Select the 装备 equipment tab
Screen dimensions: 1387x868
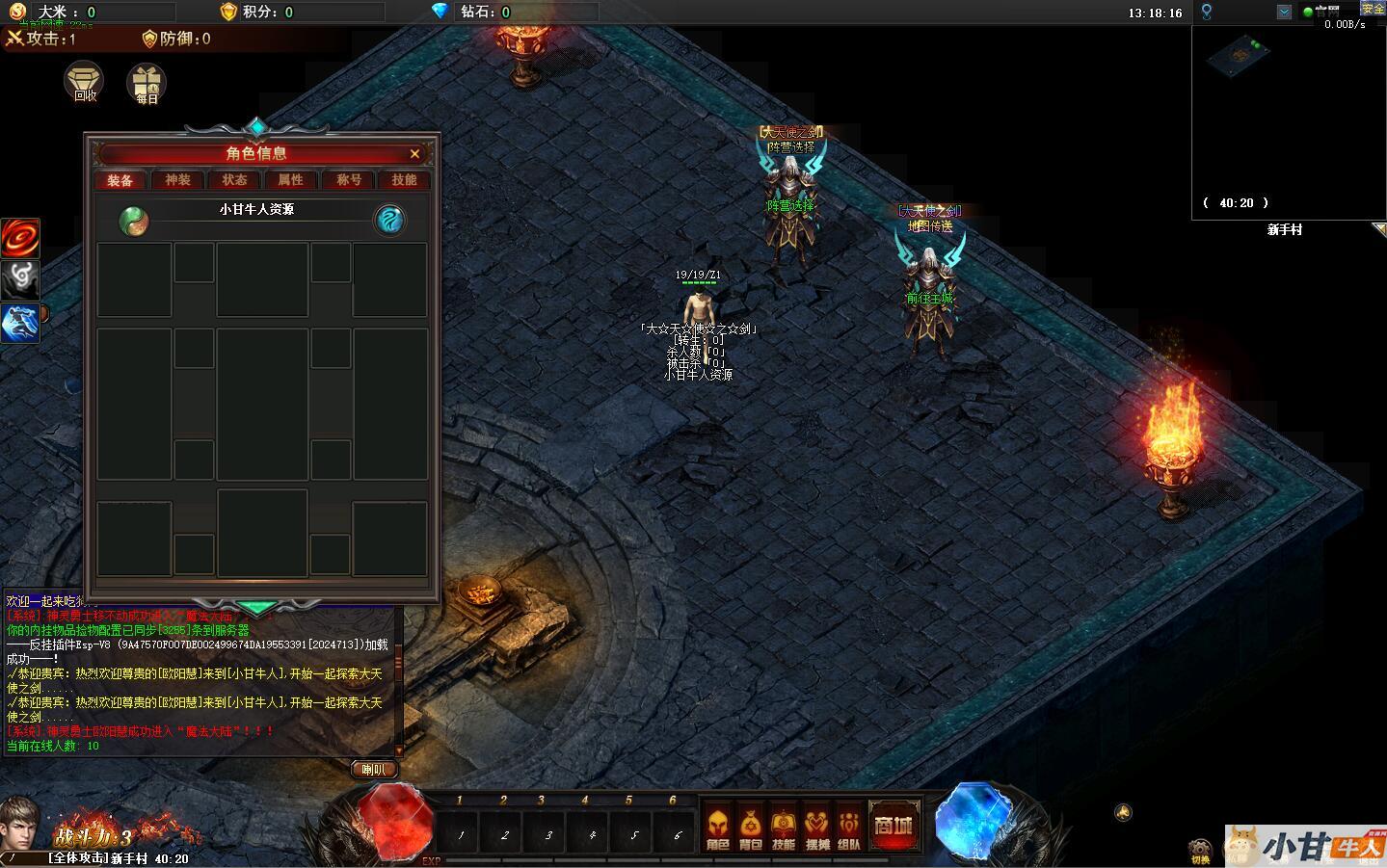(120, 180)
